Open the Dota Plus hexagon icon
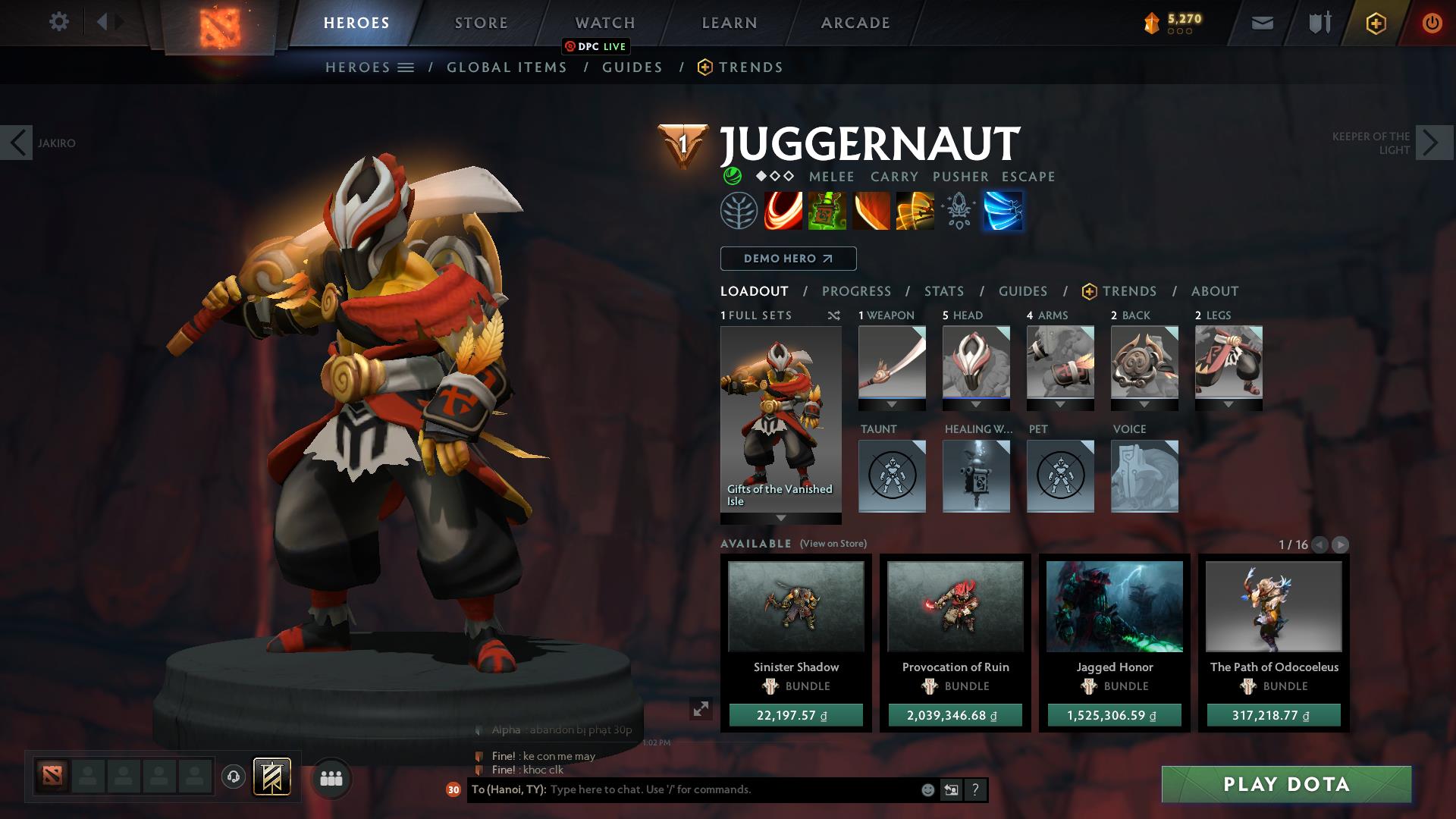 pyautogui.click(x=1375, y=23)
